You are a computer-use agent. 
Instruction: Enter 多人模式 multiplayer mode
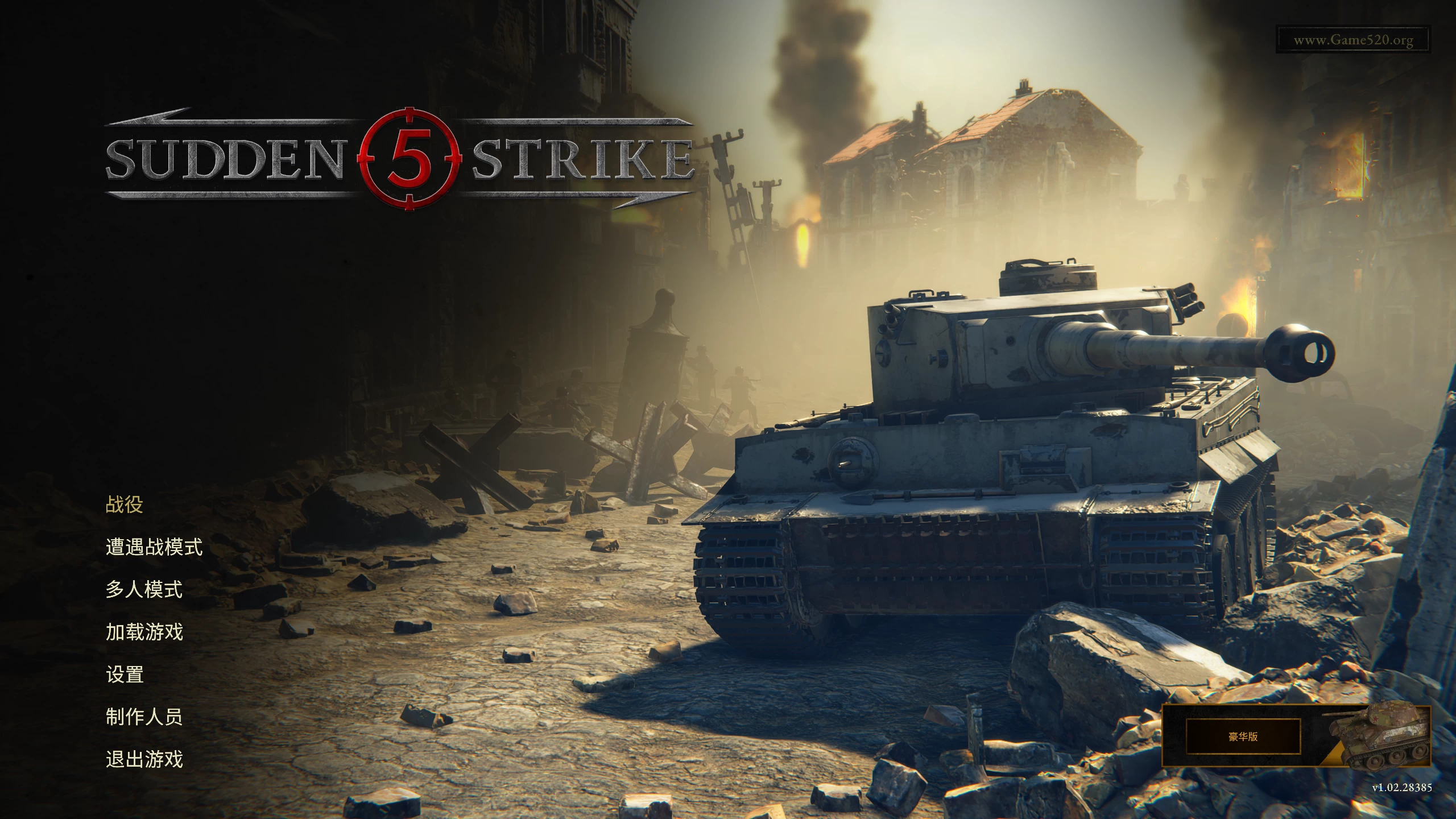(144, 590)
